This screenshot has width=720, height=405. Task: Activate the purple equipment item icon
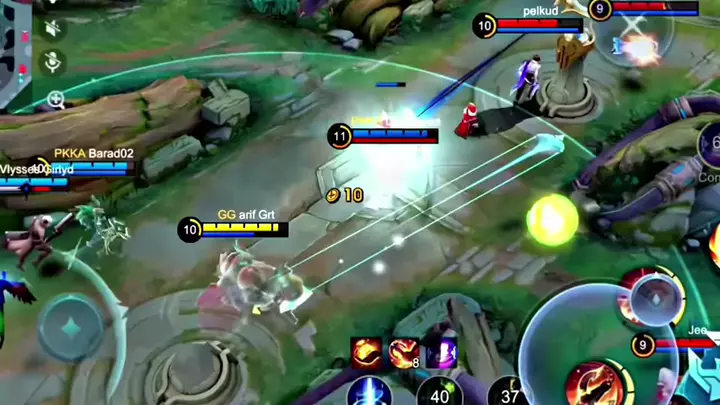tap(440, 352)
